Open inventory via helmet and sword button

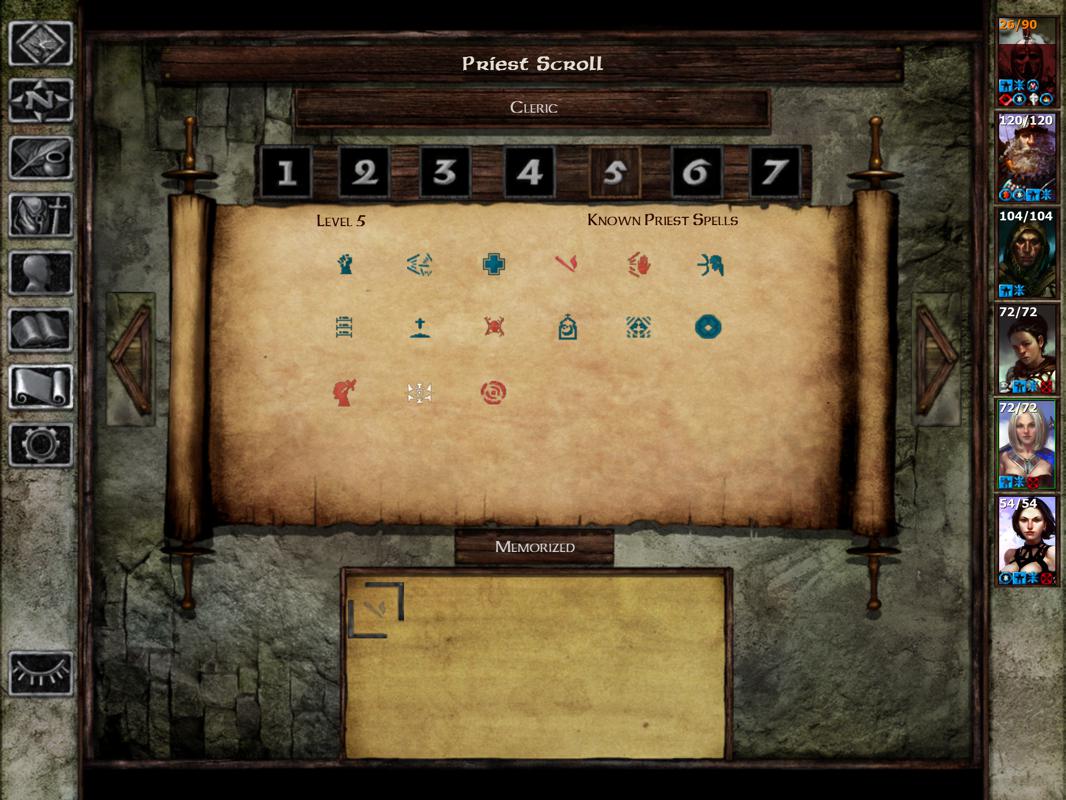click(41, 215)
